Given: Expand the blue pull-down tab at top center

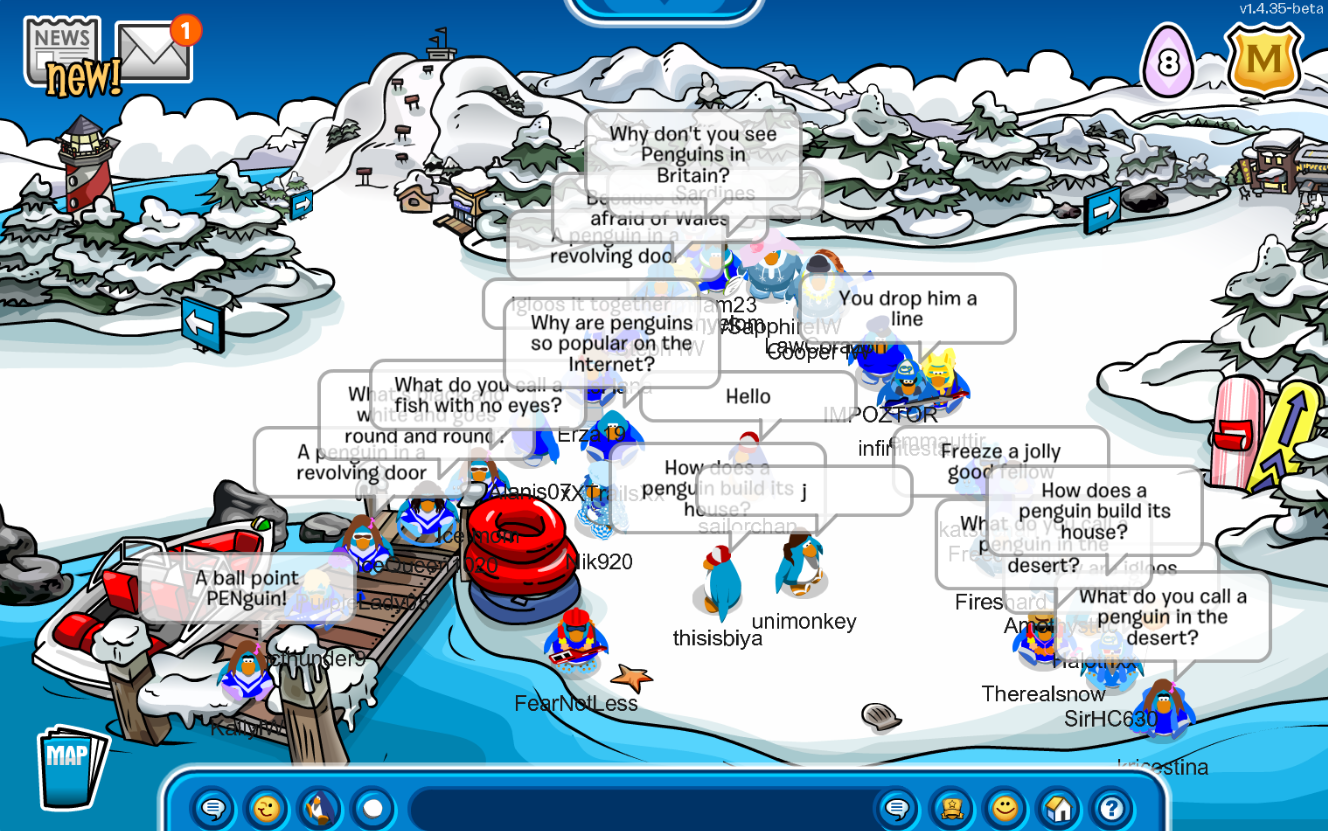Looking at the screenshot, I should pyautogui.click(x=664, y=10).
